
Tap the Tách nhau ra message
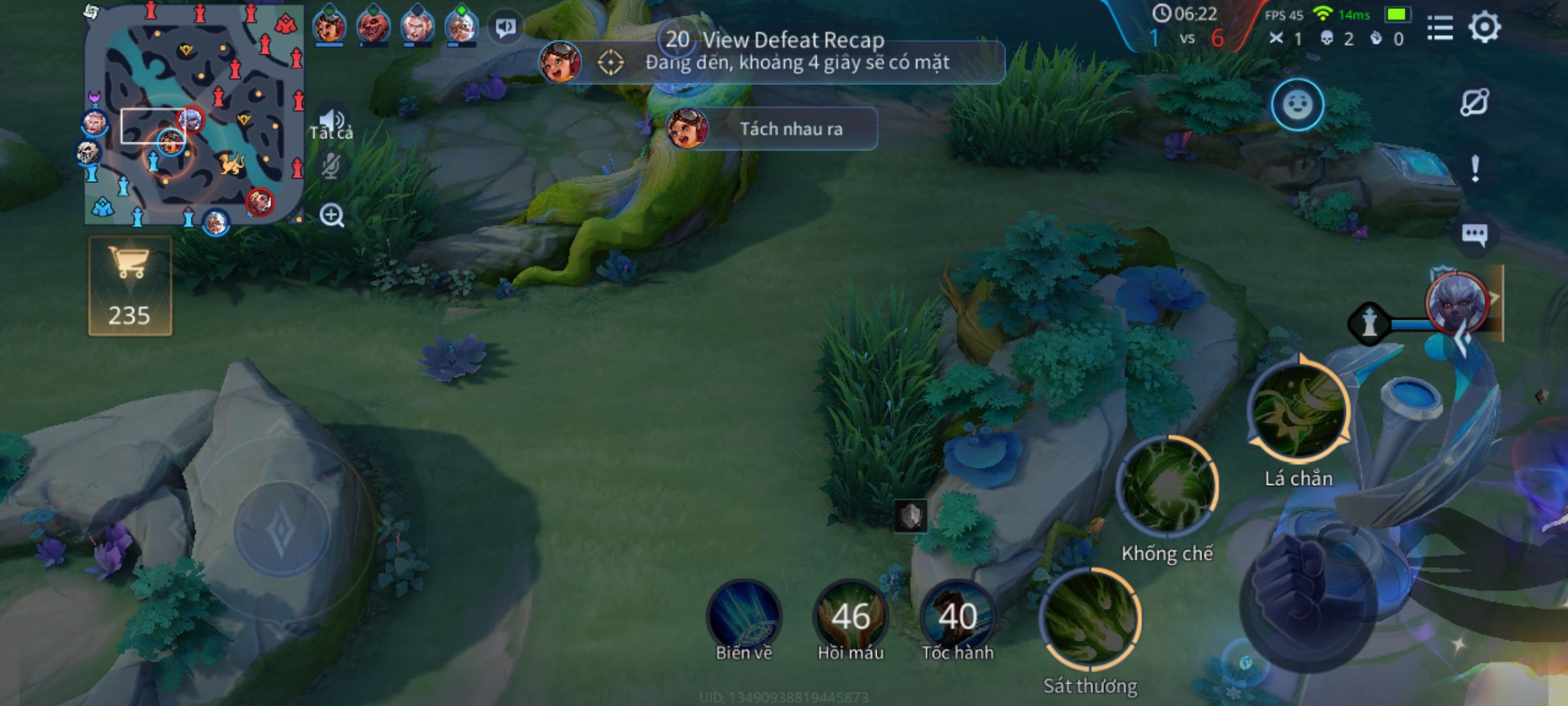pos(791,129)
